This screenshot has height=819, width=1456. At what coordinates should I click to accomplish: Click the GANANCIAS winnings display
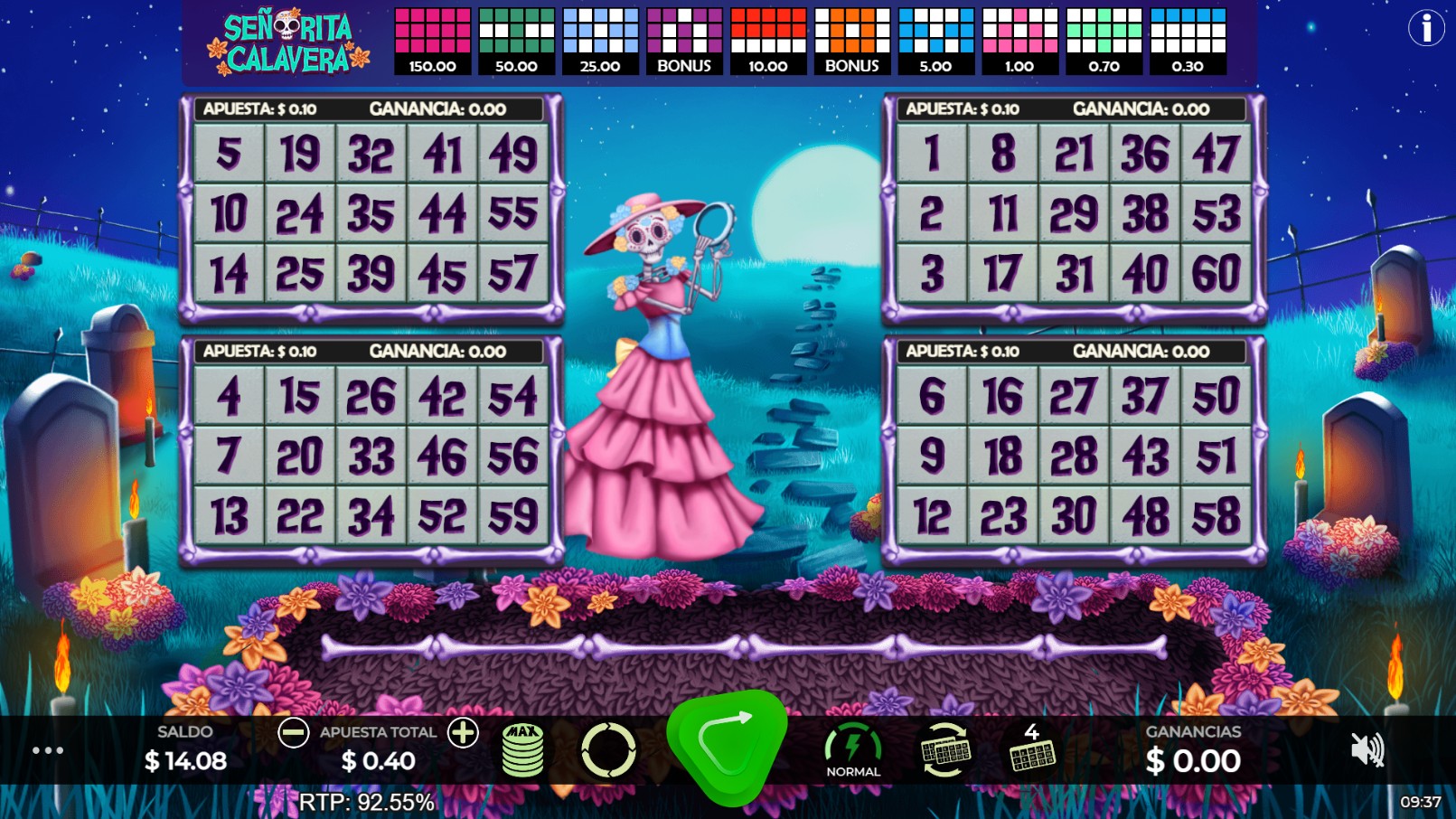(1194, 748)
